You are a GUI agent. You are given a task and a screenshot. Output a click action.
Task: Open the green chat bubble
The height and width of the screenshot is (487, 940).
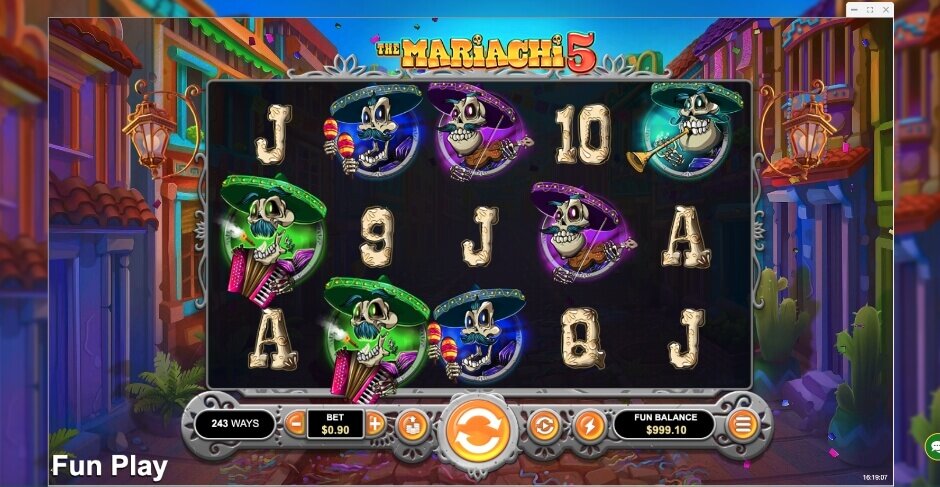pos(932,446)
